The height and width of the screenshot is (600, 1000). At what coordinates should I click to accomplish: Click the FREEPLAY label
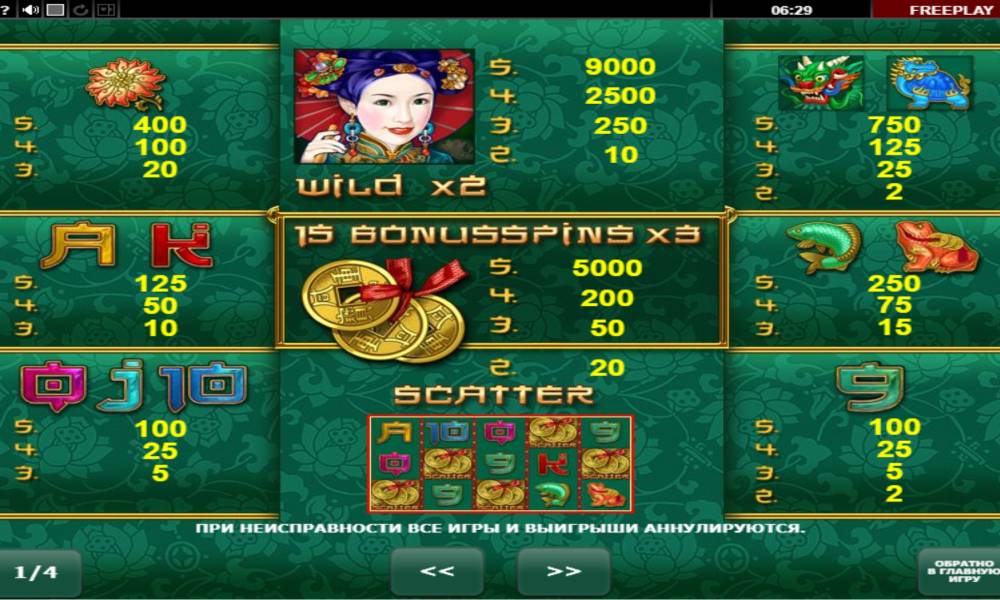936,10
